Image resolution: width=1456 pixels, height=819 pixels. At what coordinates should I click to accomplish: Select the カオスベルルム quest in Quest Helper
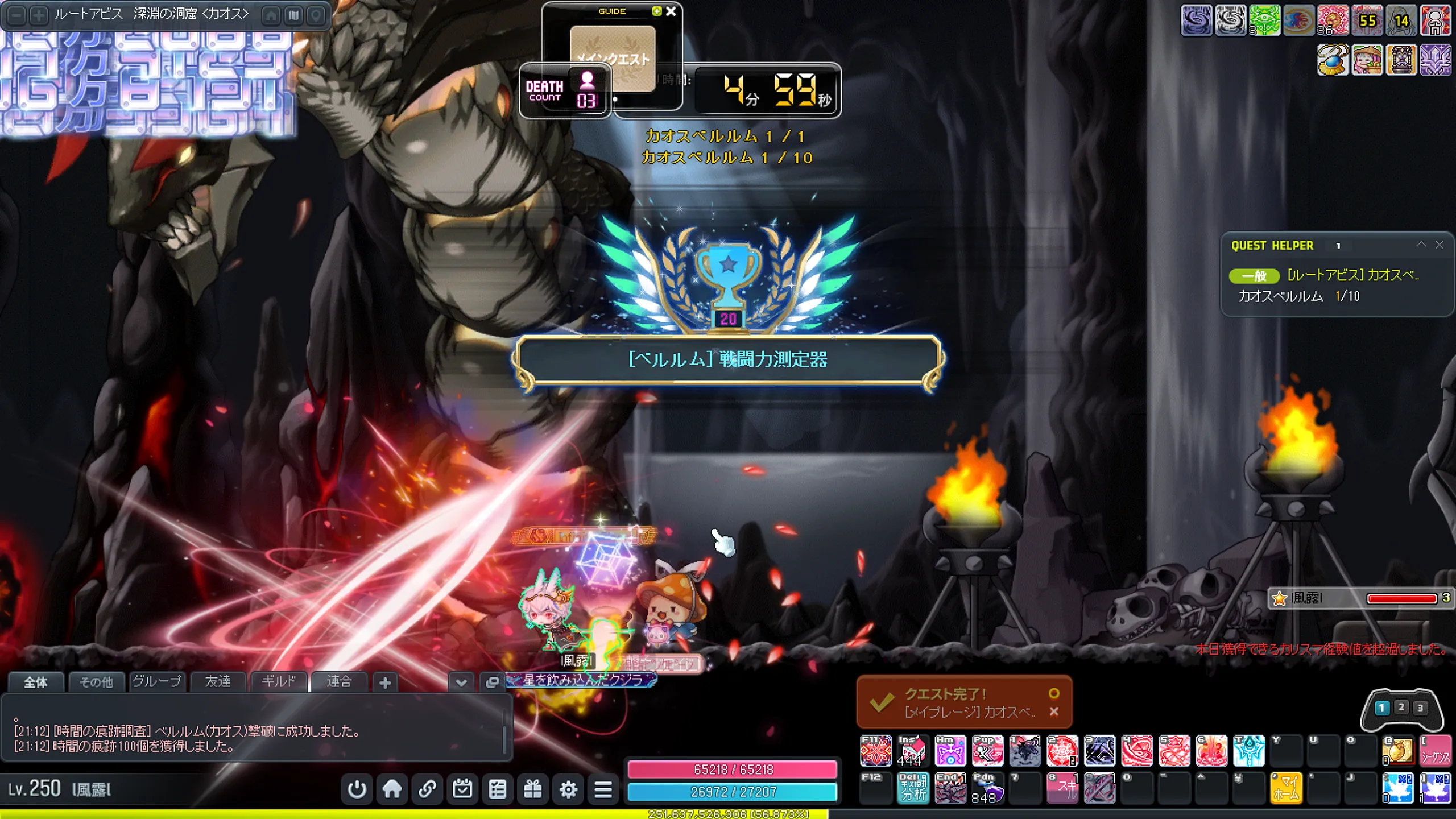click(x=1352, y=275)
